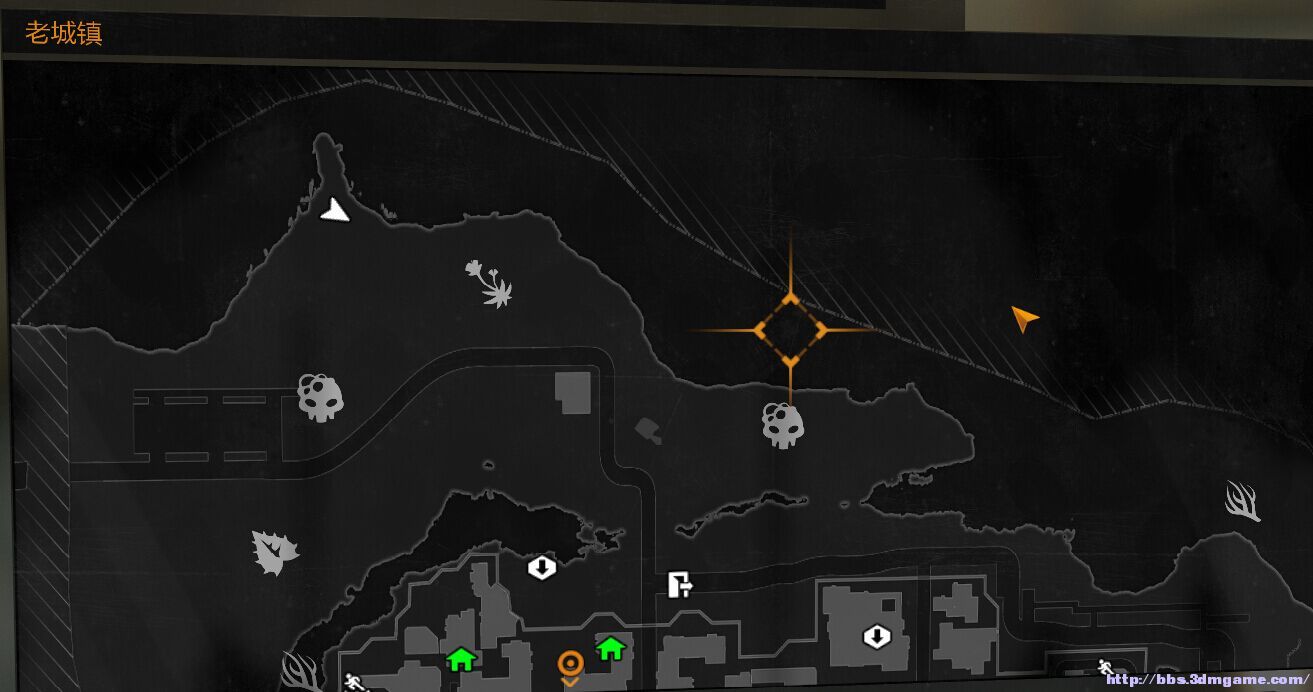Select the spiky leaf map marker

point(274,552)
